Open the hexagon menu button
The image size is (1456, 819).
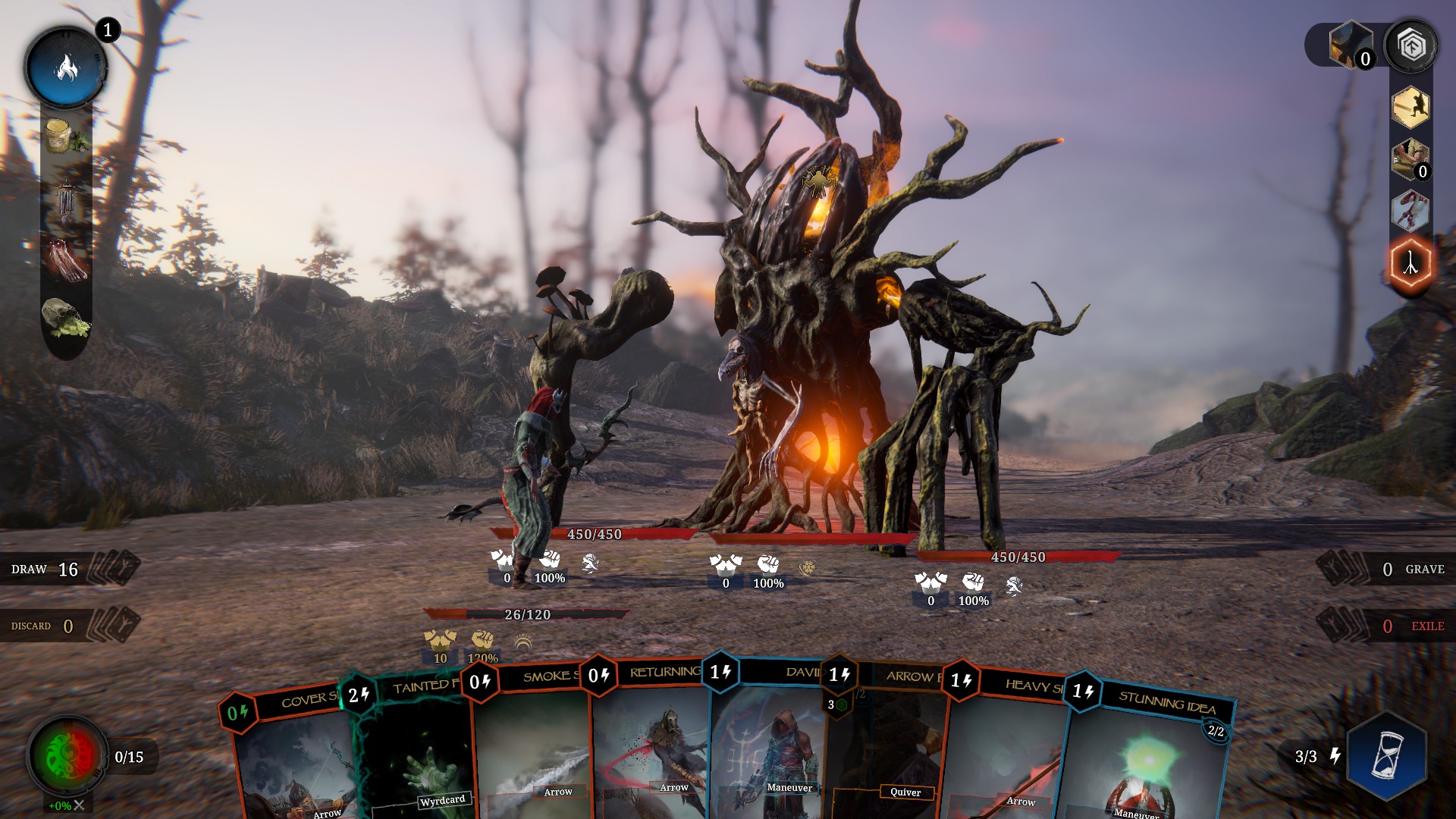click(1410, 47)
